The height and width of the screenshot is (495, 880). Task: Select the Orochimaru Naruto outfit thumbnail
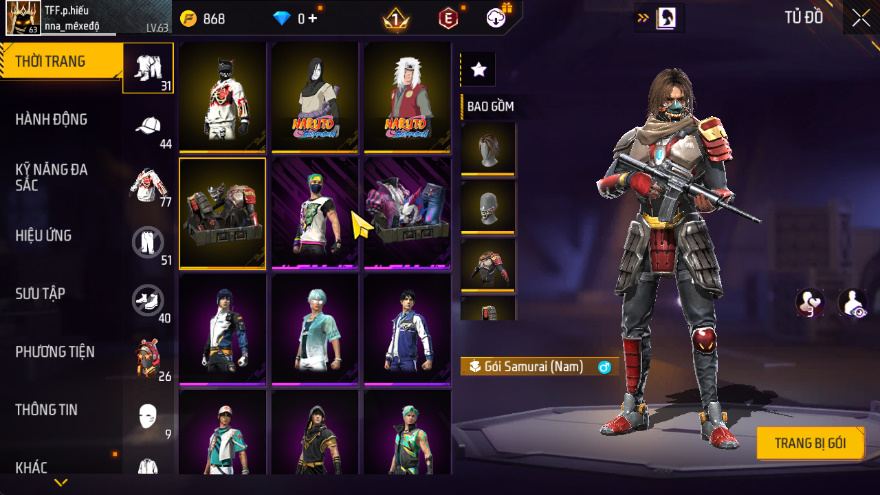(x=314, y=96)
